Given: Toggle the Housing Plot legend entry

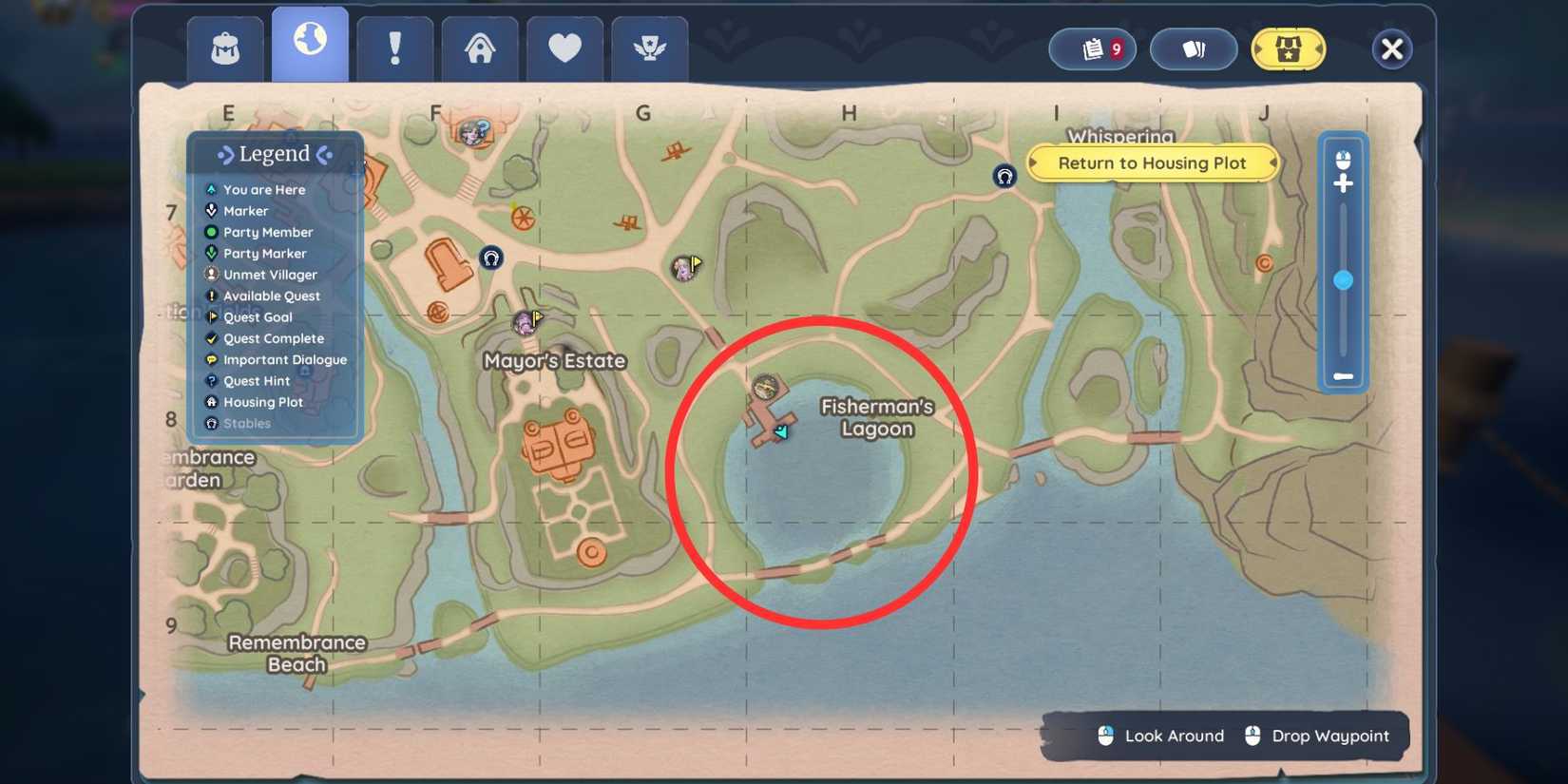Looking at the screenshot, I should (x=253, y=402).
